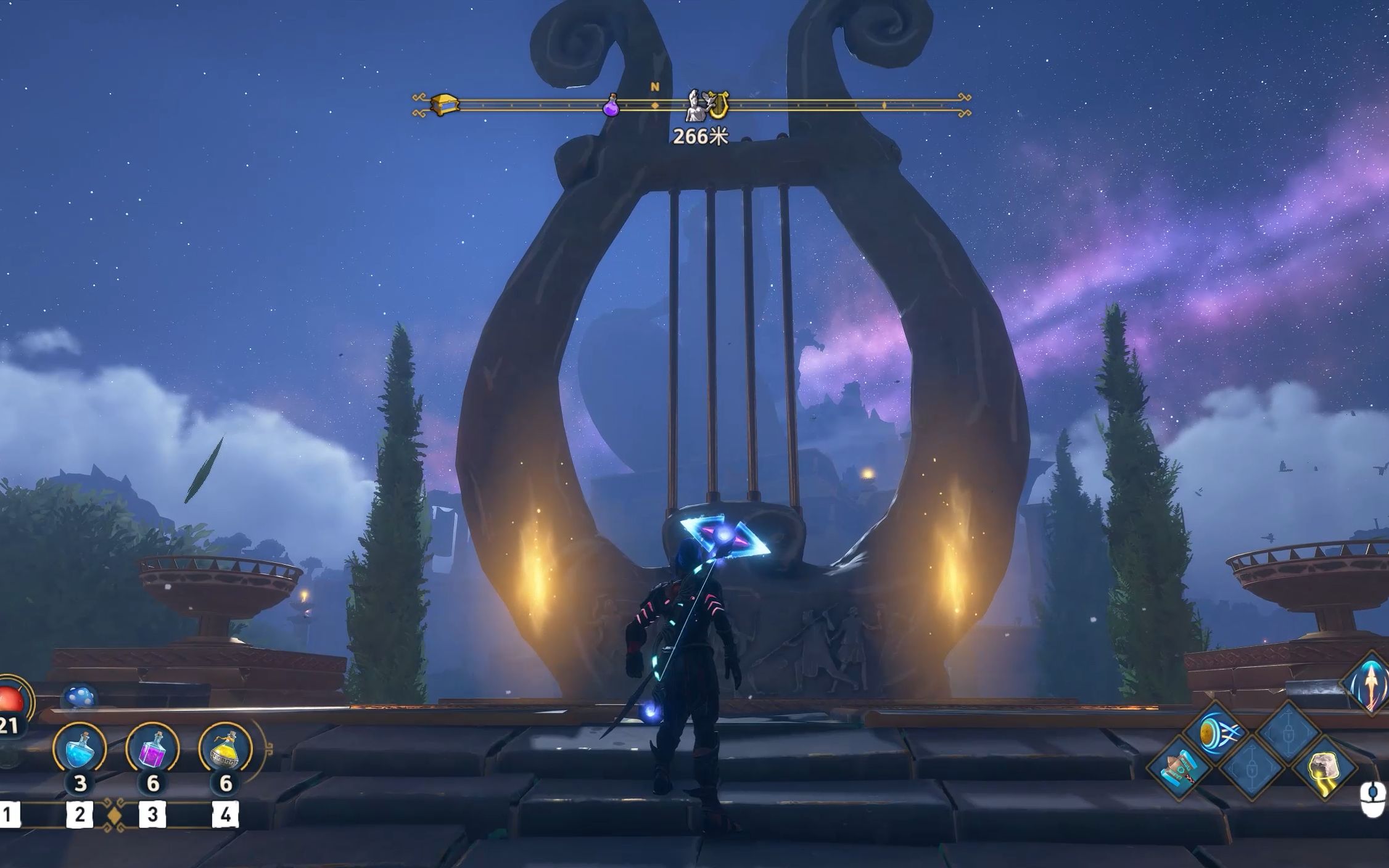Activate the hammer ability
This screenshot has height=868, width=1389.
click(1179, 769)
